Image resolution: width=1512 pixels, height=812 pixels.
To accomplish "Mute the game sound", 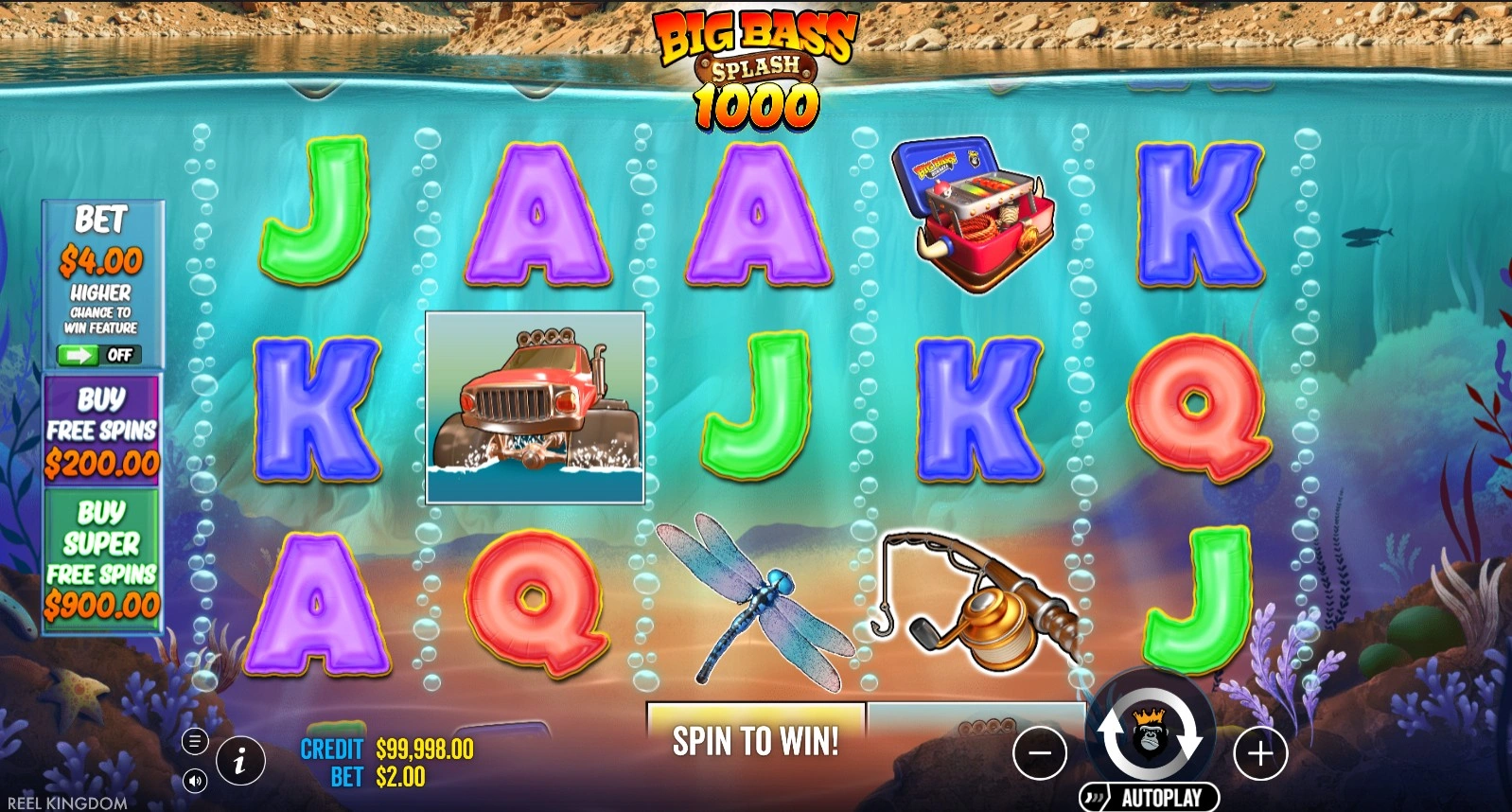I will tap(194, 781).
